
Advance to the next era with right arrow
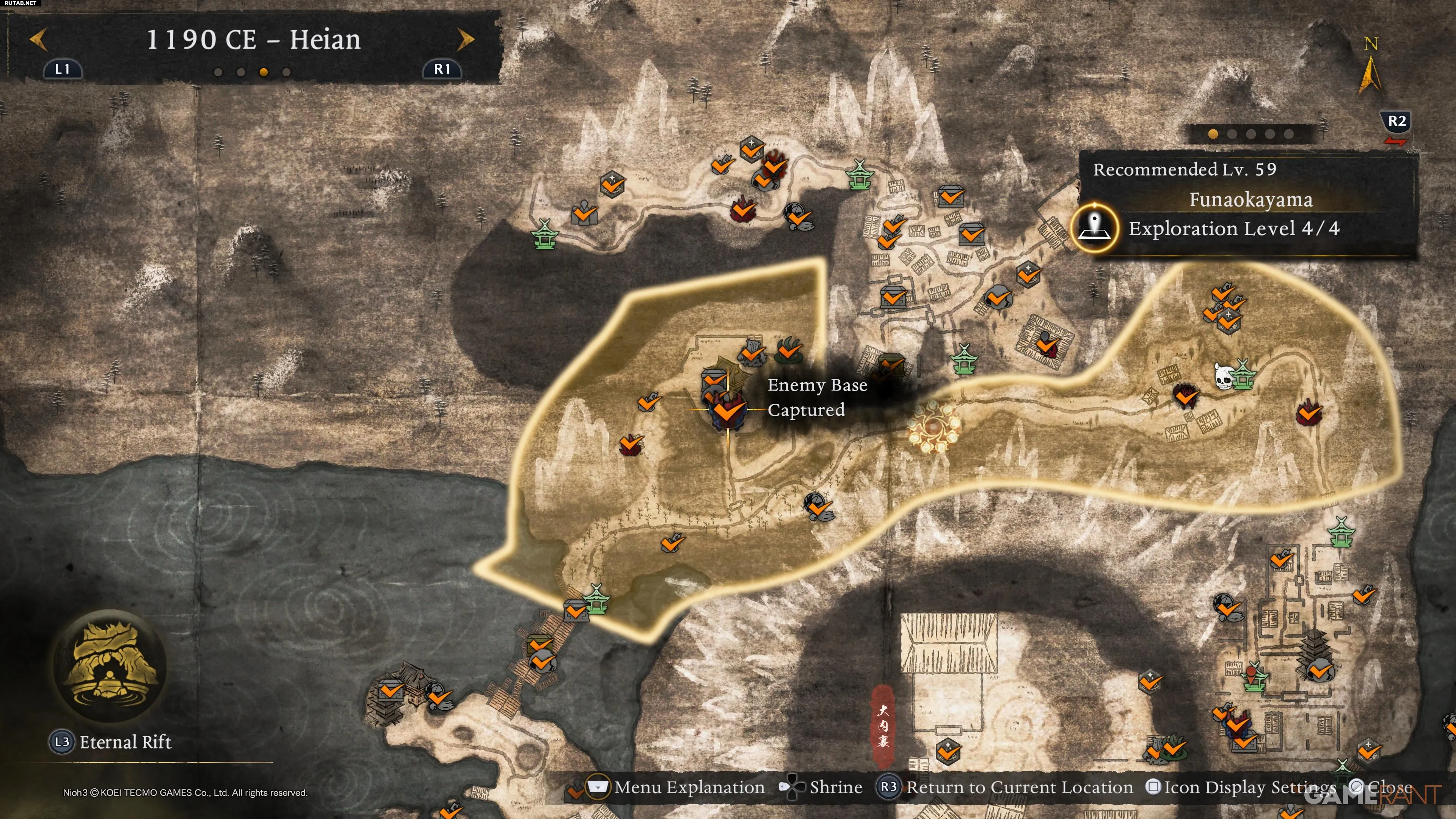coord(465,39)
